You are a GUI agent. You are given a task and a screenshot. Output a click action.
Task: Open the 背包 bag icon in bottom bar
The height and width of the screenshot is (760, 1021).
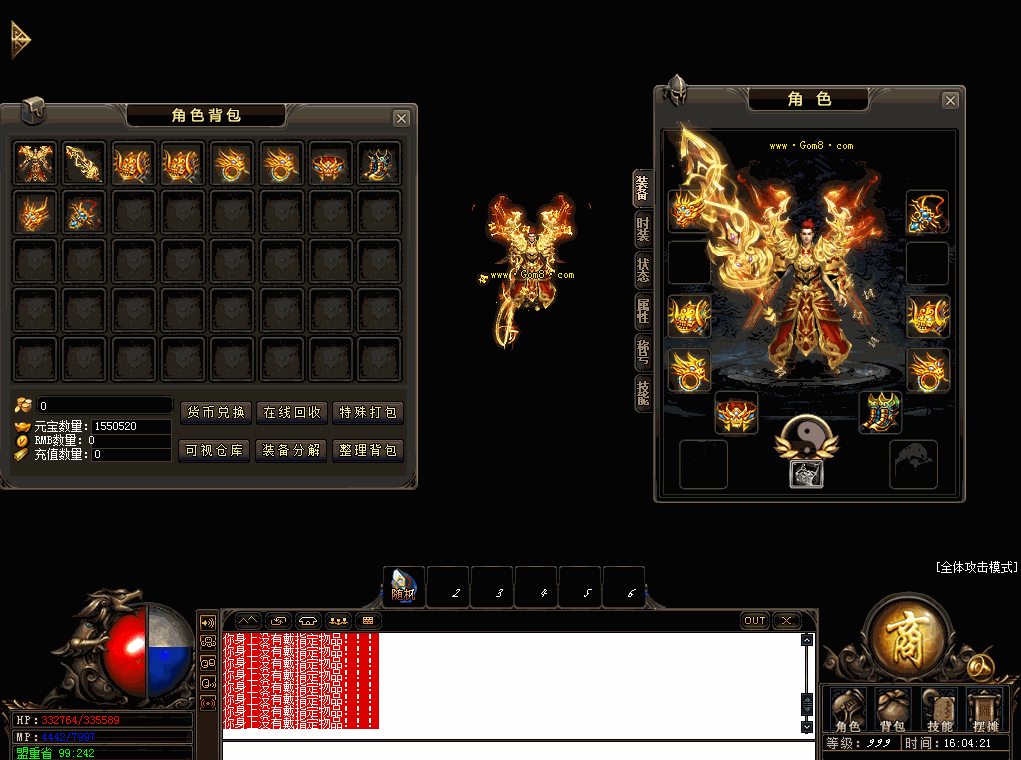[893, 709]
